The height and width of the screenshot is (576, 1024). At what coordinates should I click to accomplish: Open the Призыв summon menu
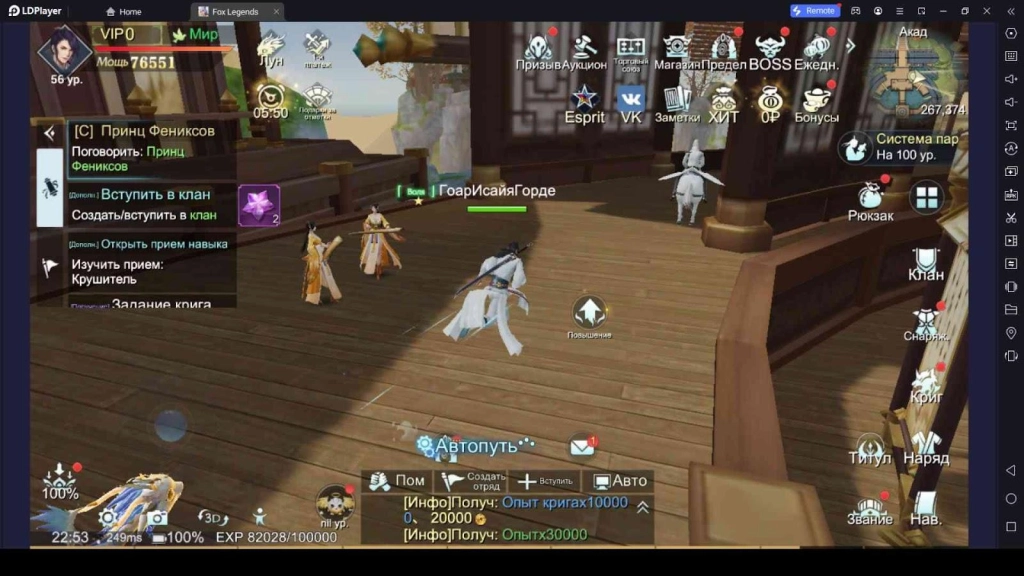pyautogui.click(x=538, y=50)
